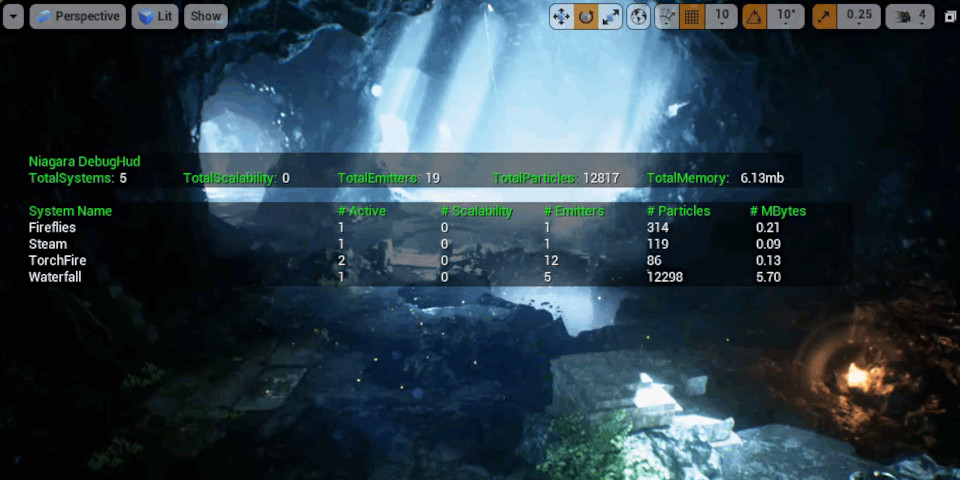Adjust camera speed setting 4

911,16
